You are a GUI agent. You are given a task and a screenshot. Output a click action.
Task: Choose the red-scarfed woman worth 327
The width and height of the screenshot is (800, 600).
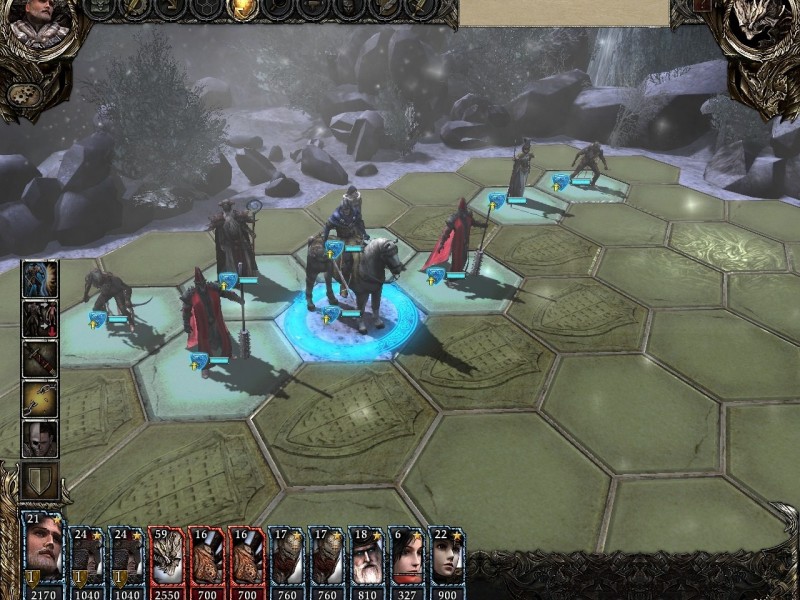(x=406, y=554)
